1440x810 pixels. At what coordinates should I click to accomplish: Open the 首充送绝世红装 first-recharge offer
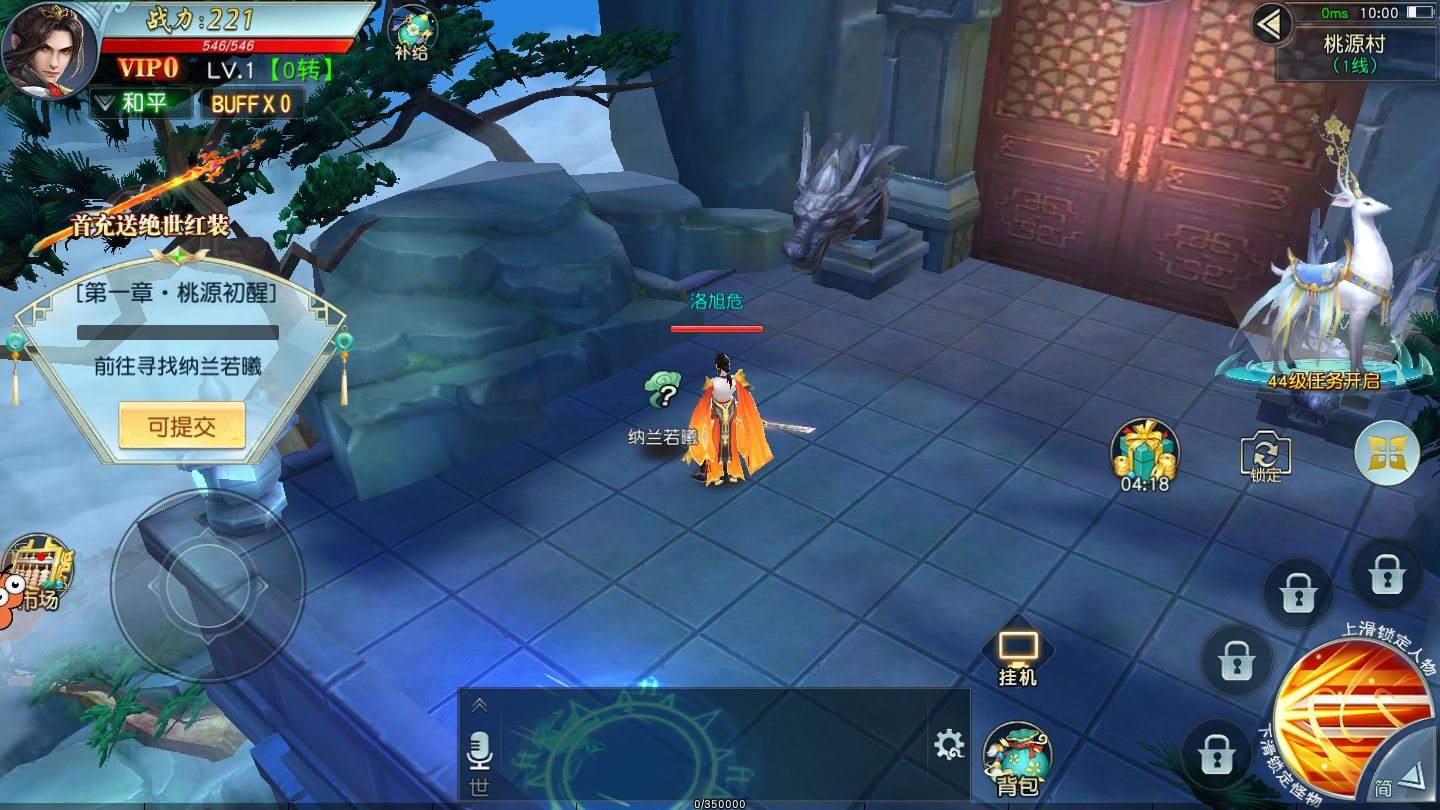pos(150,222)
